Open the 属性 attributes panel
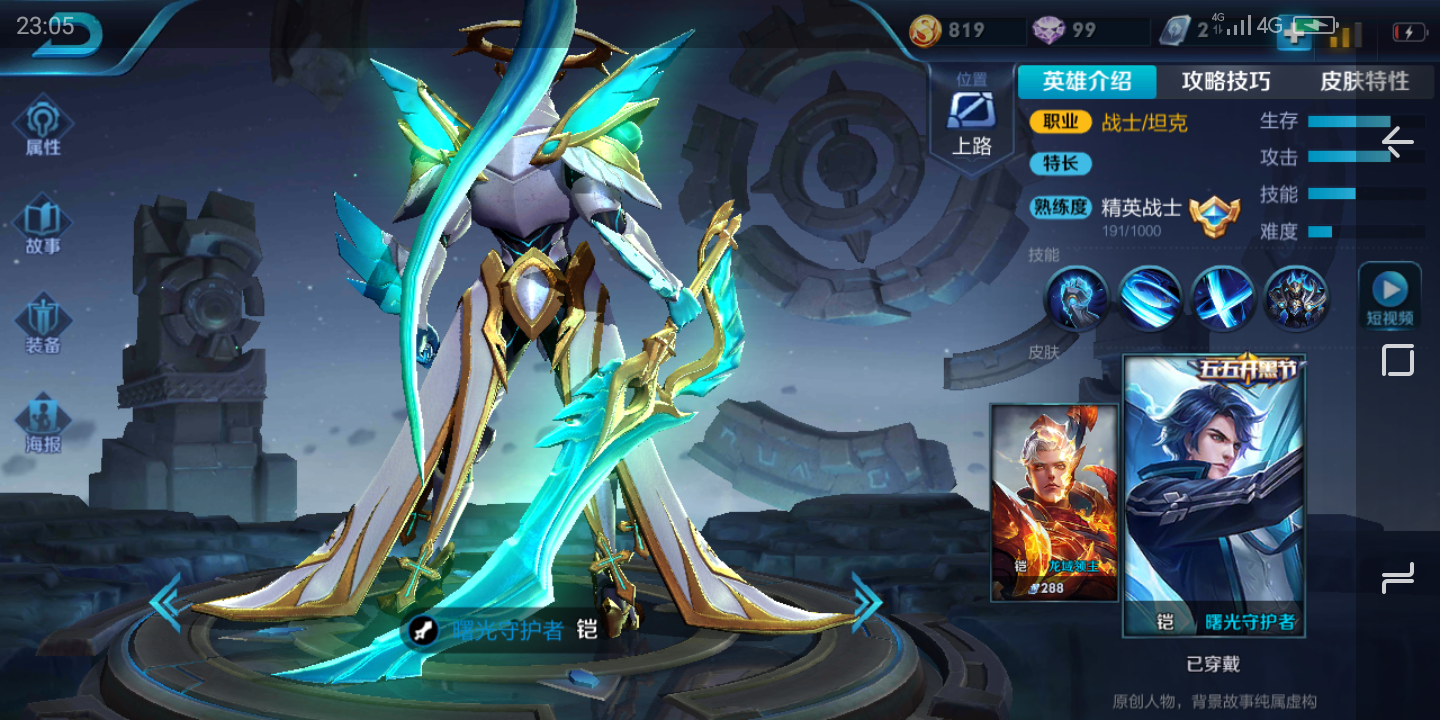 pyautogui.click(x=43, y=128)
